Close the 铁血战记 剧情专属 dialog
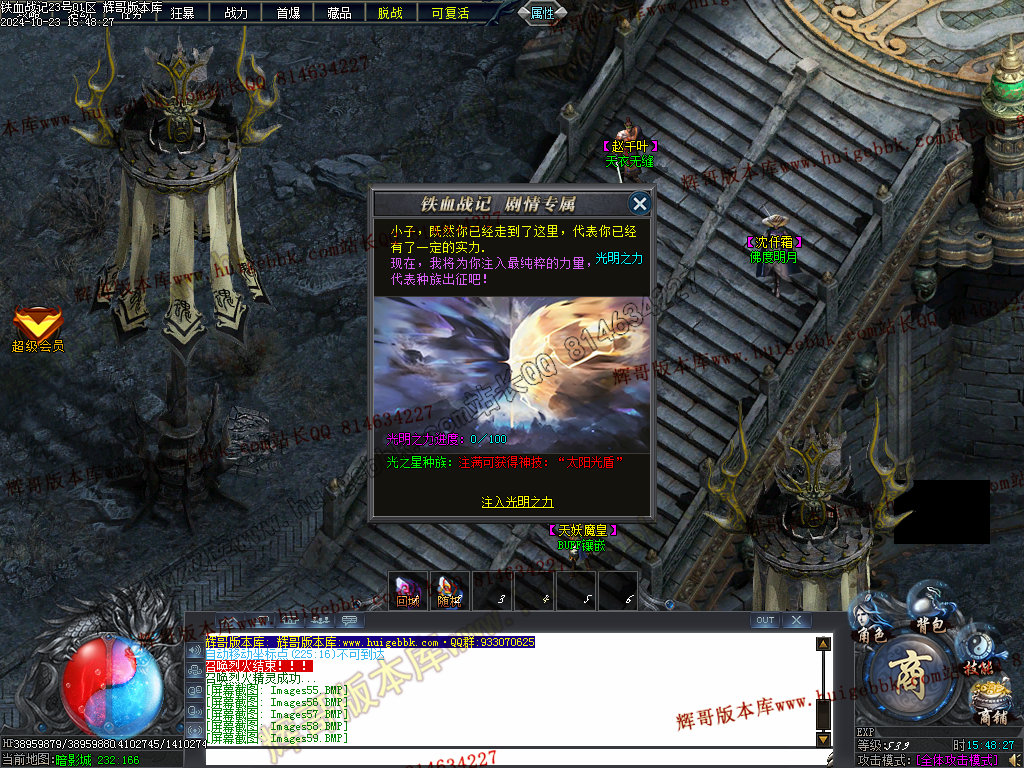The image size is (1024, 768). coord(640,204)
